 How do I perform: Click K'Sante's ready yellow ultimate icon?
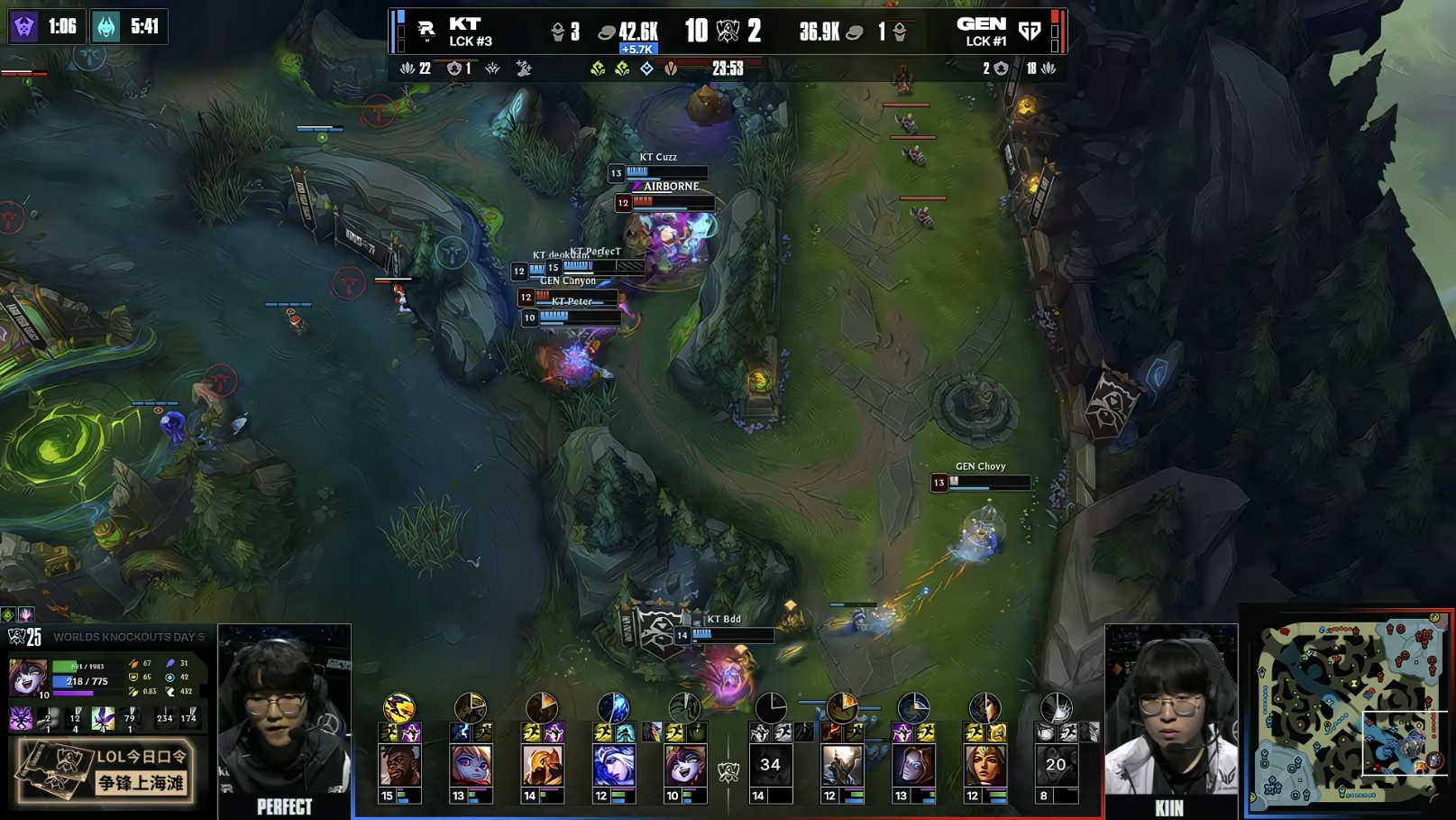pyautogui.click(x=398, y=707)
